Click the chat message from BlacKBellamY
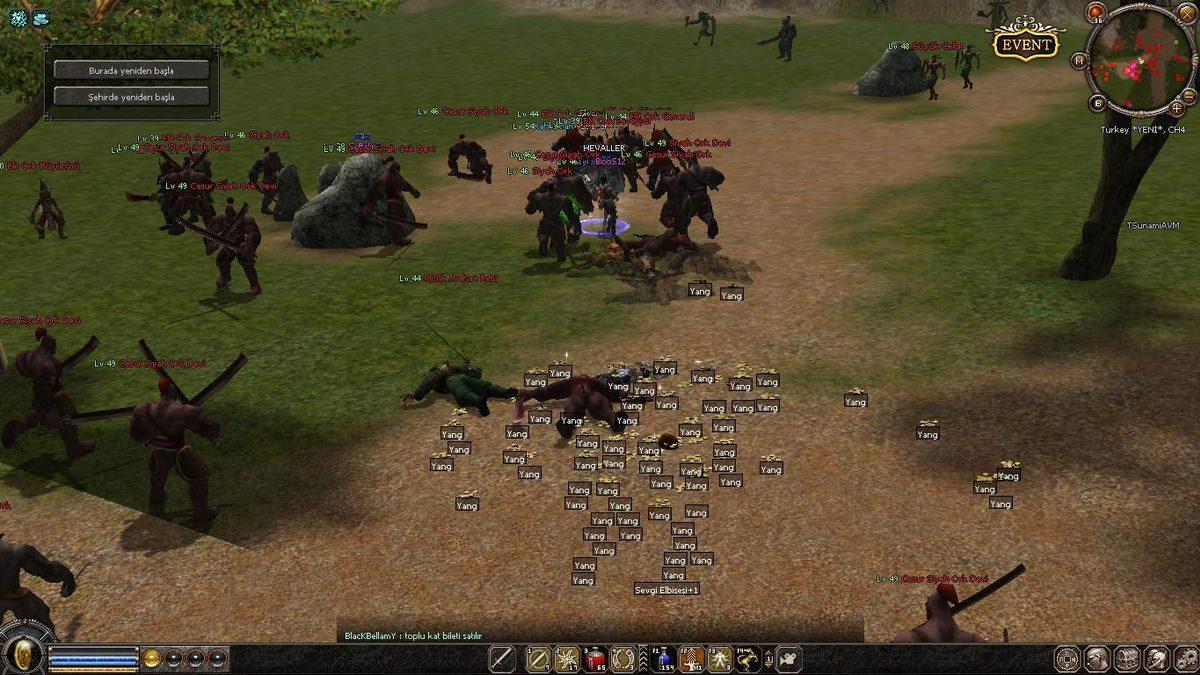Viewport: 1200px width, 675px height. [x=413, y=636]
